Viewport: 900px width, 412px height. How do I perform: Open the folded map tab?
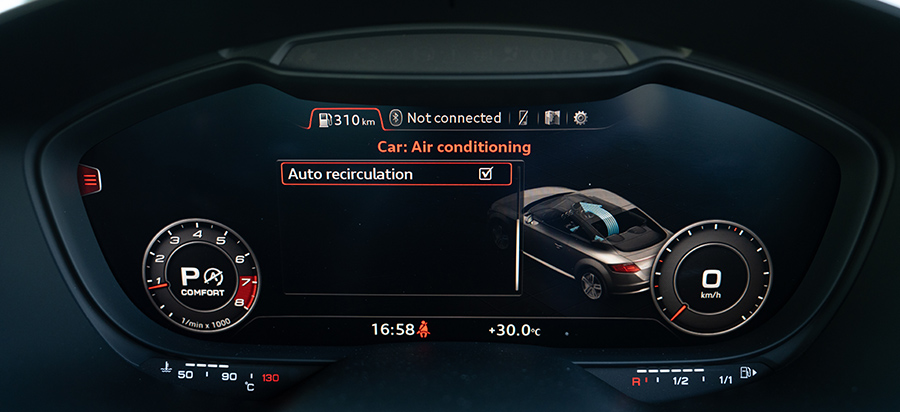pos(552,118)
